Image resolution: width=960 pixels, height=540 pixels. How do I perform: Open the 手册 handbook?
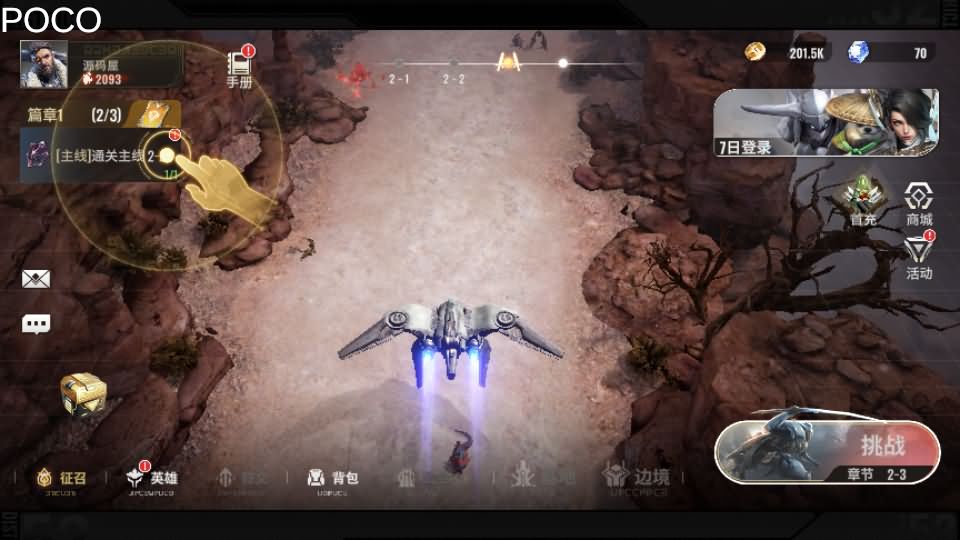point(240,68)
